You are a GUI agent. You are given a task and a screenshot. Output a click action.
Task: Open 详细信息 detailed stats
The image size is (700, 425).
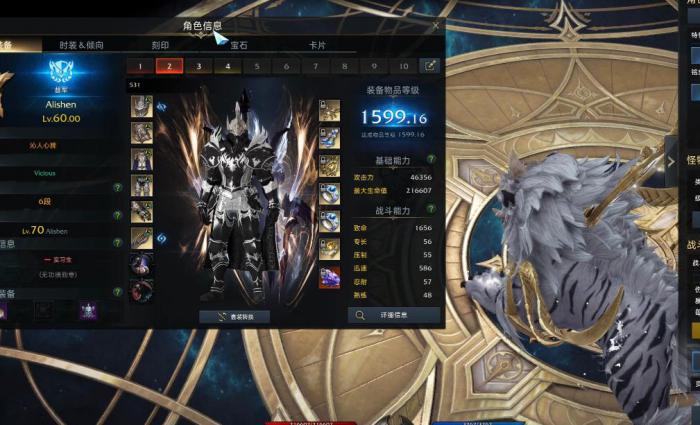pos(394,315)
